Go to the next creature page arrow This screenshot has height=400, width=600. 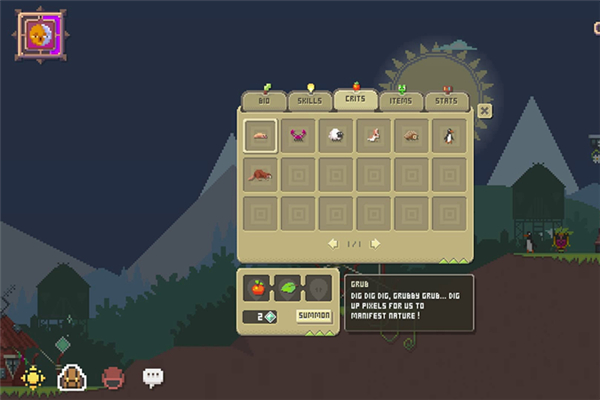pyautogui.click(x=375, y=243)
